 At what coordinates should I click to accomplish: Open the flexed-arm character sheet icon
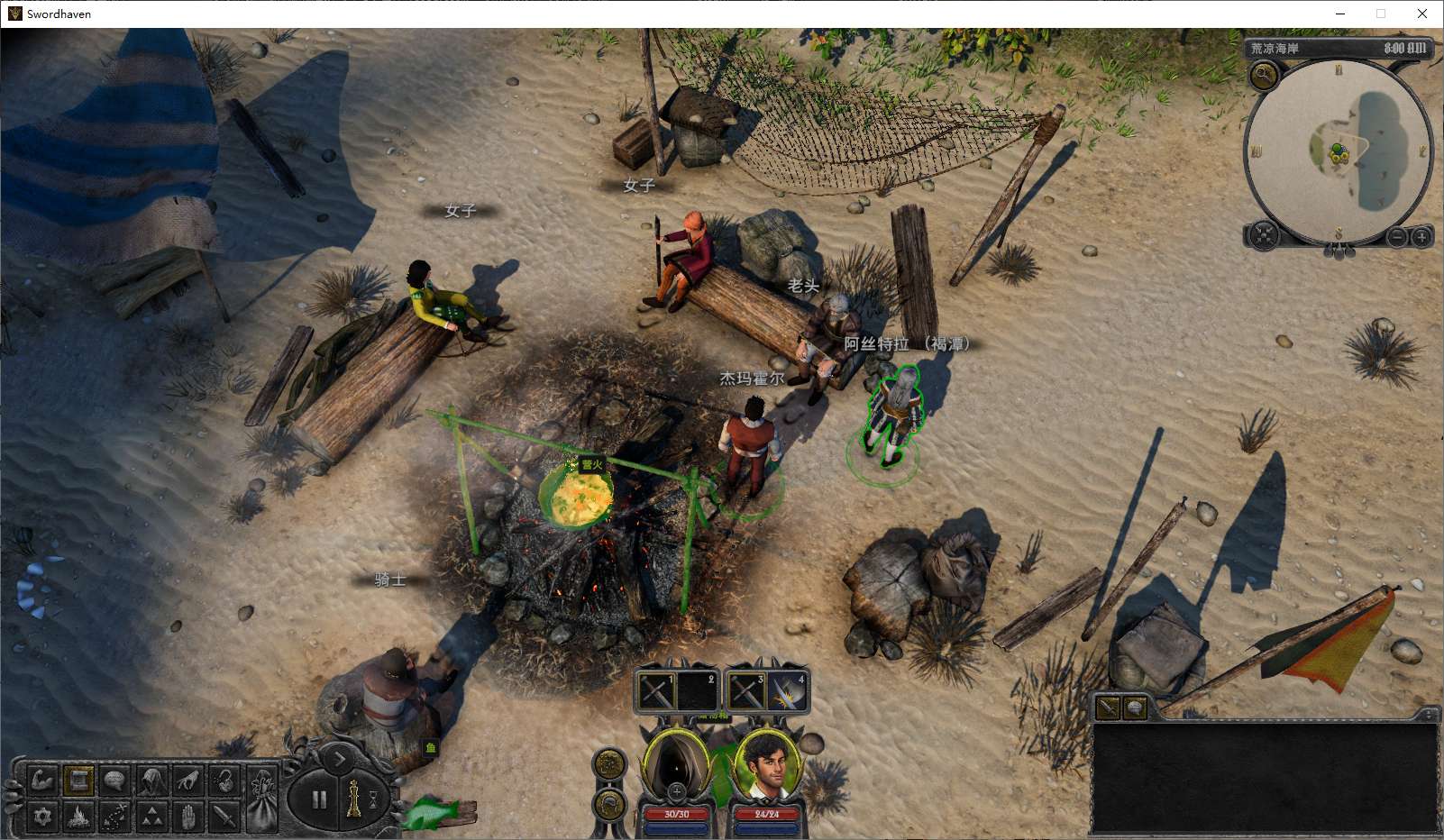(42, 780)
